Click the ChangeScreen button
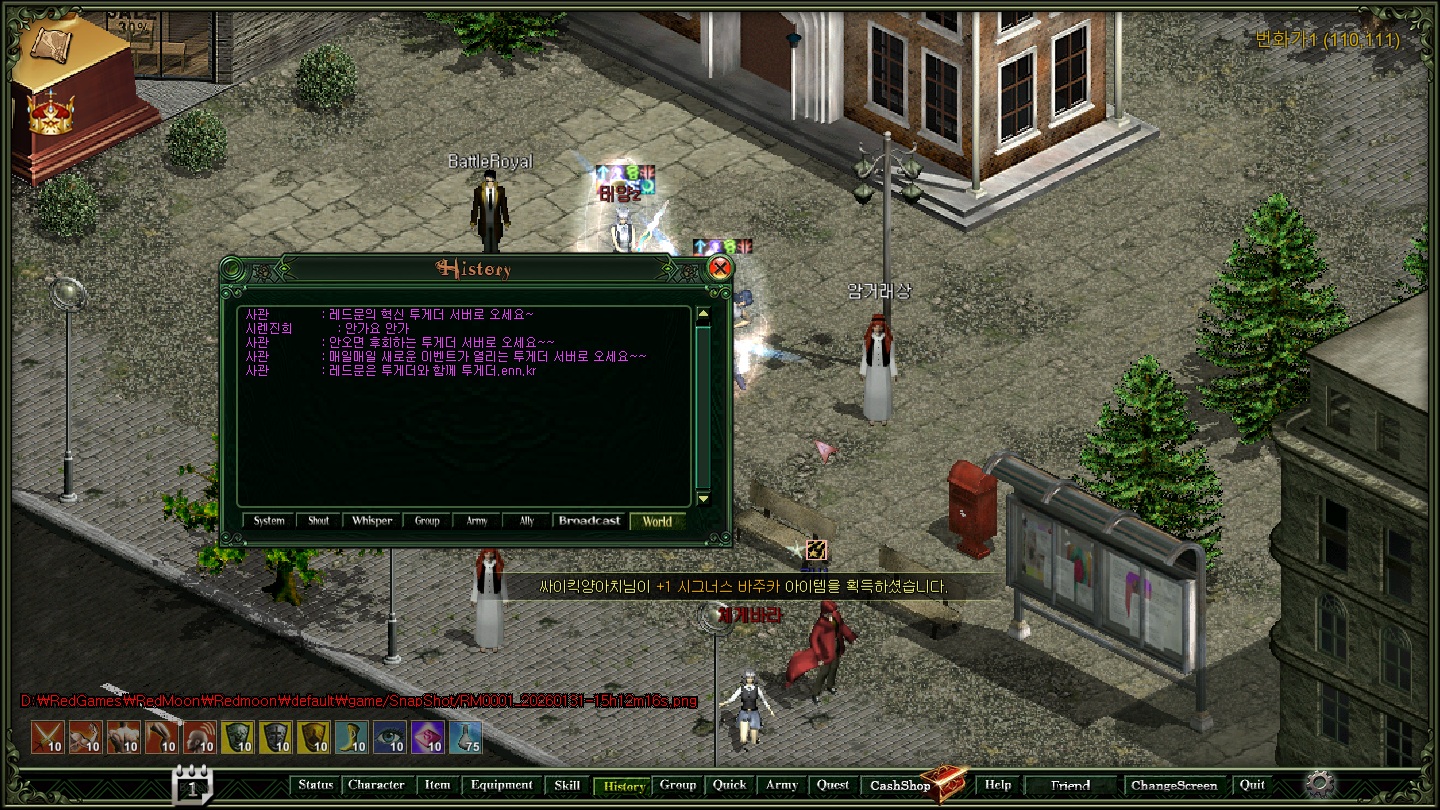Screen dimensions: 1440x810 click(x=1174, y=785)
